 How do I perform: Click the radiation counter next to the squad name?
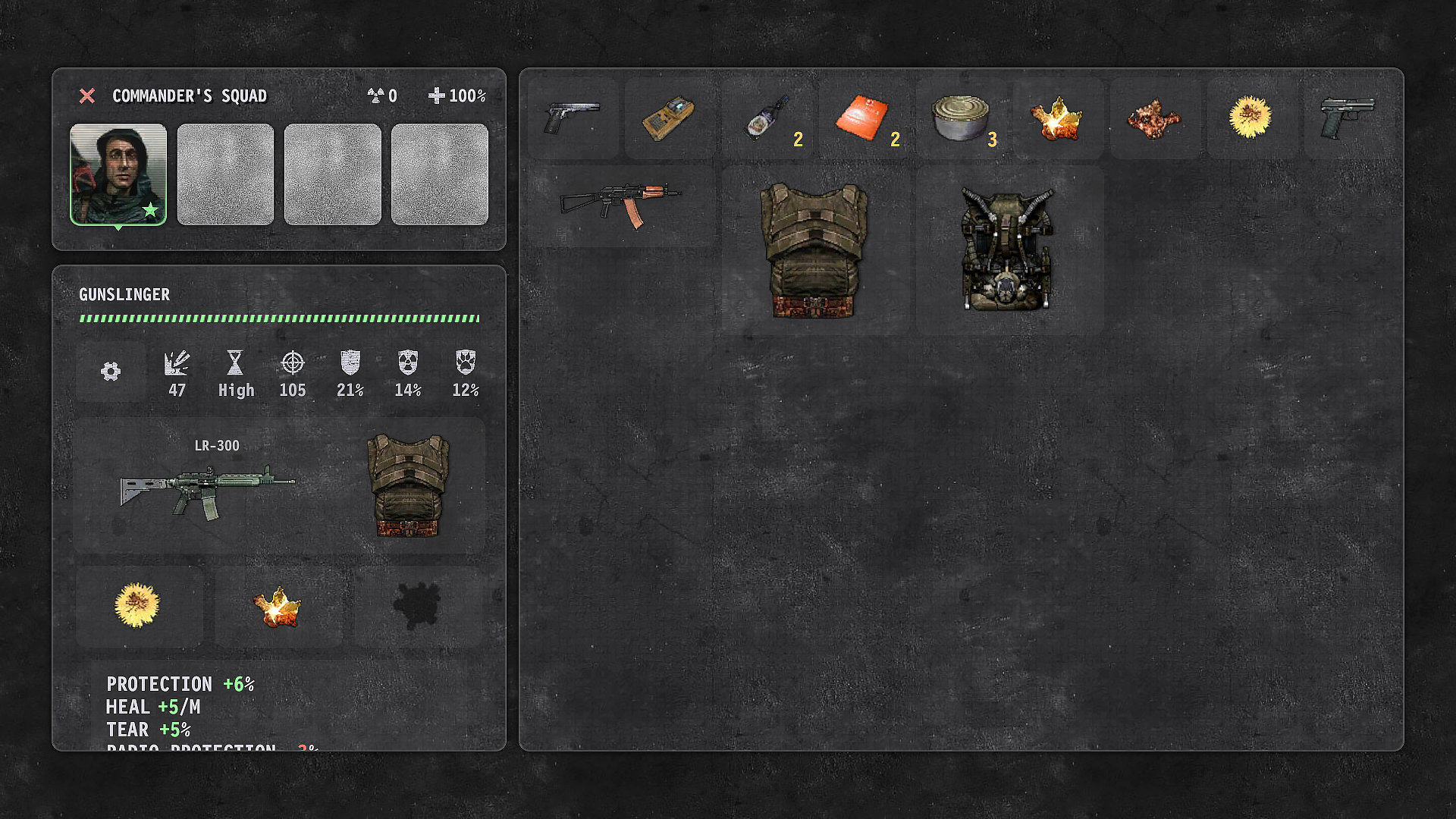click(x=379, y=96)
